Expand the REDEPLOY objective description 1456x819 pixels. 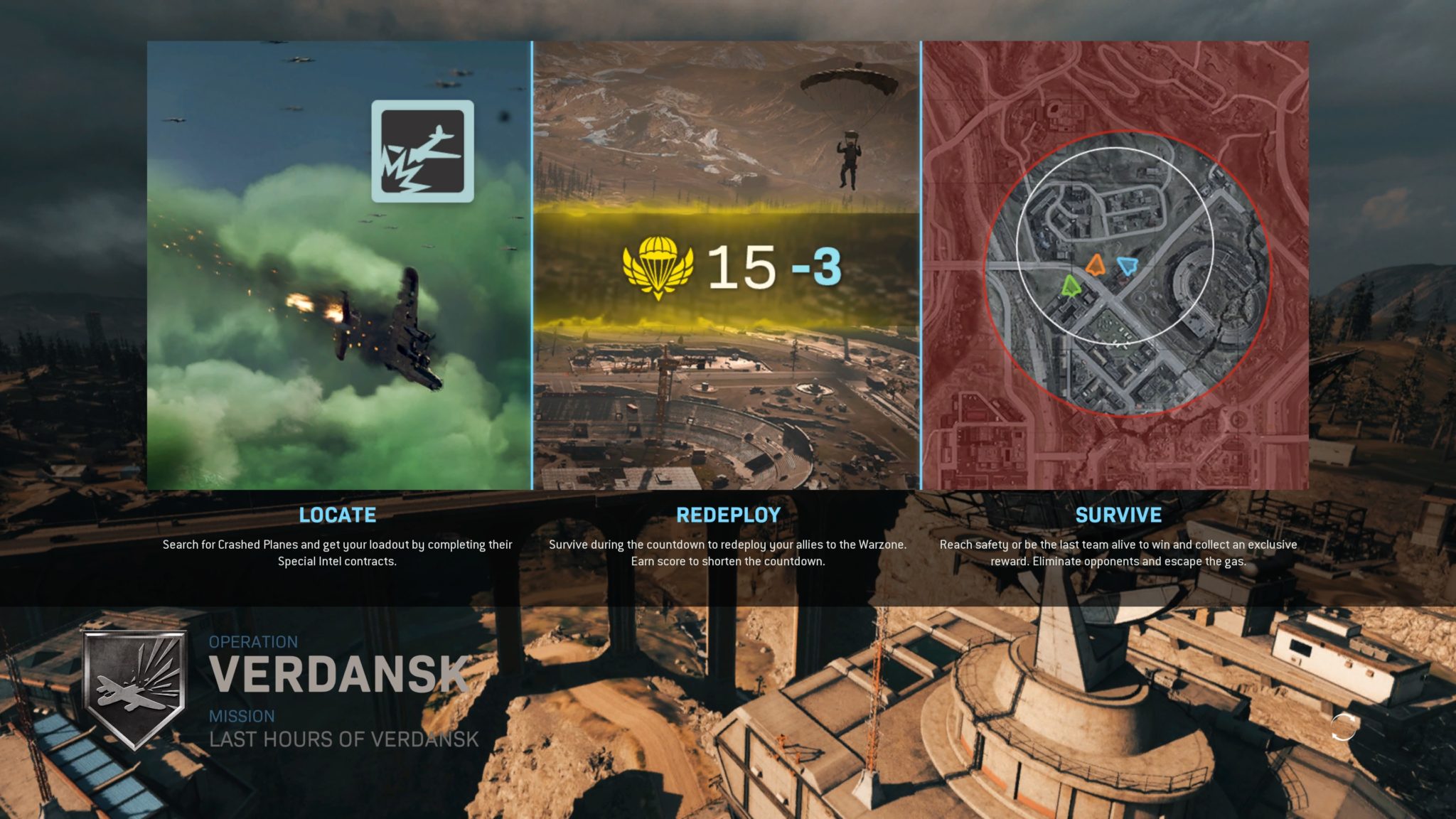(x=728, y=552)
